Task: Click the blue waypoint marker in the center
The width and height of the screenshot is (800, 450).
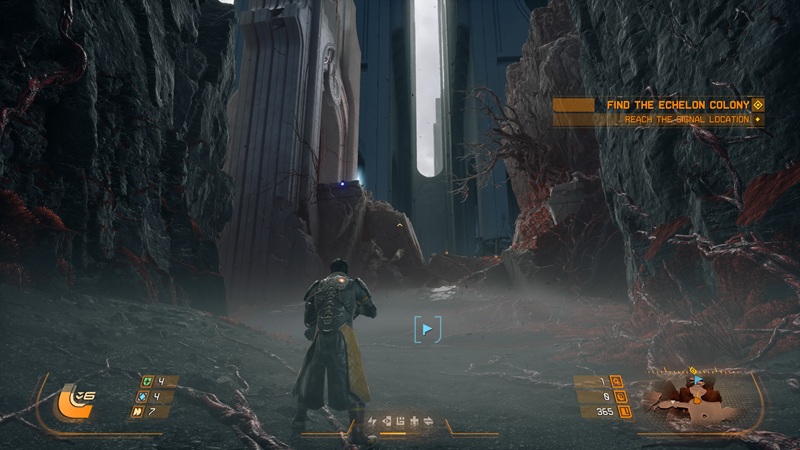Action: pyautogui.click(x=427, y=328)
